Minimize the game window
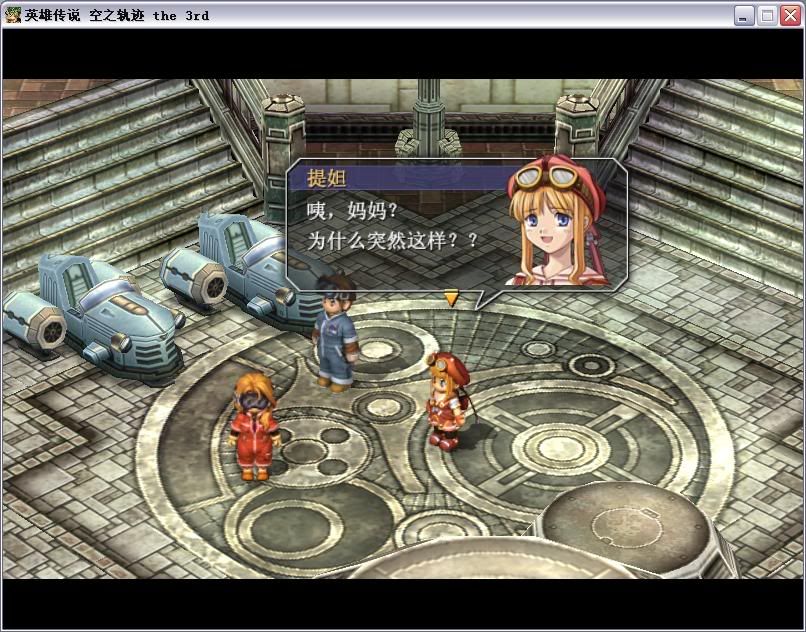Image resolution: width=806 pixels, height=632 pixels. tap(744, 15)
